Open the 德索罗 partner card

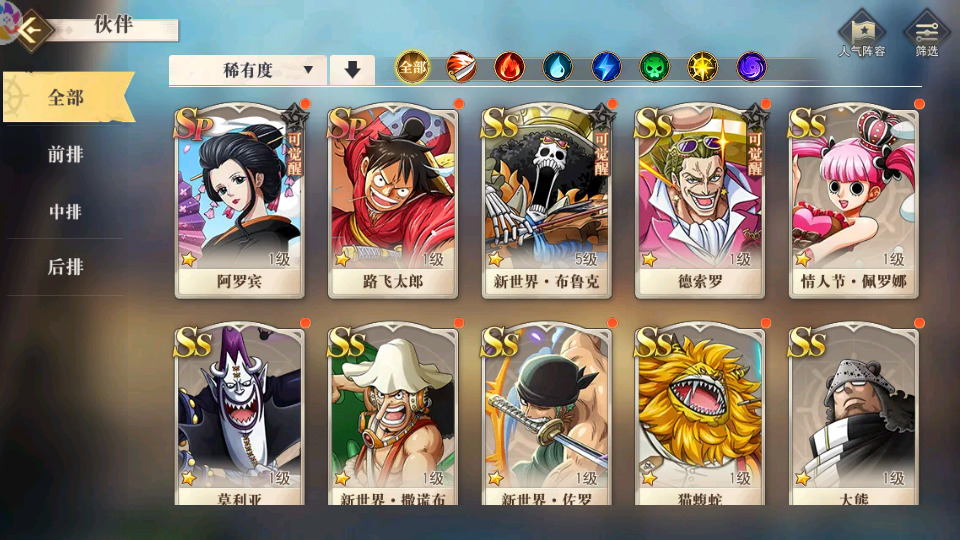(x=699, y=200)
